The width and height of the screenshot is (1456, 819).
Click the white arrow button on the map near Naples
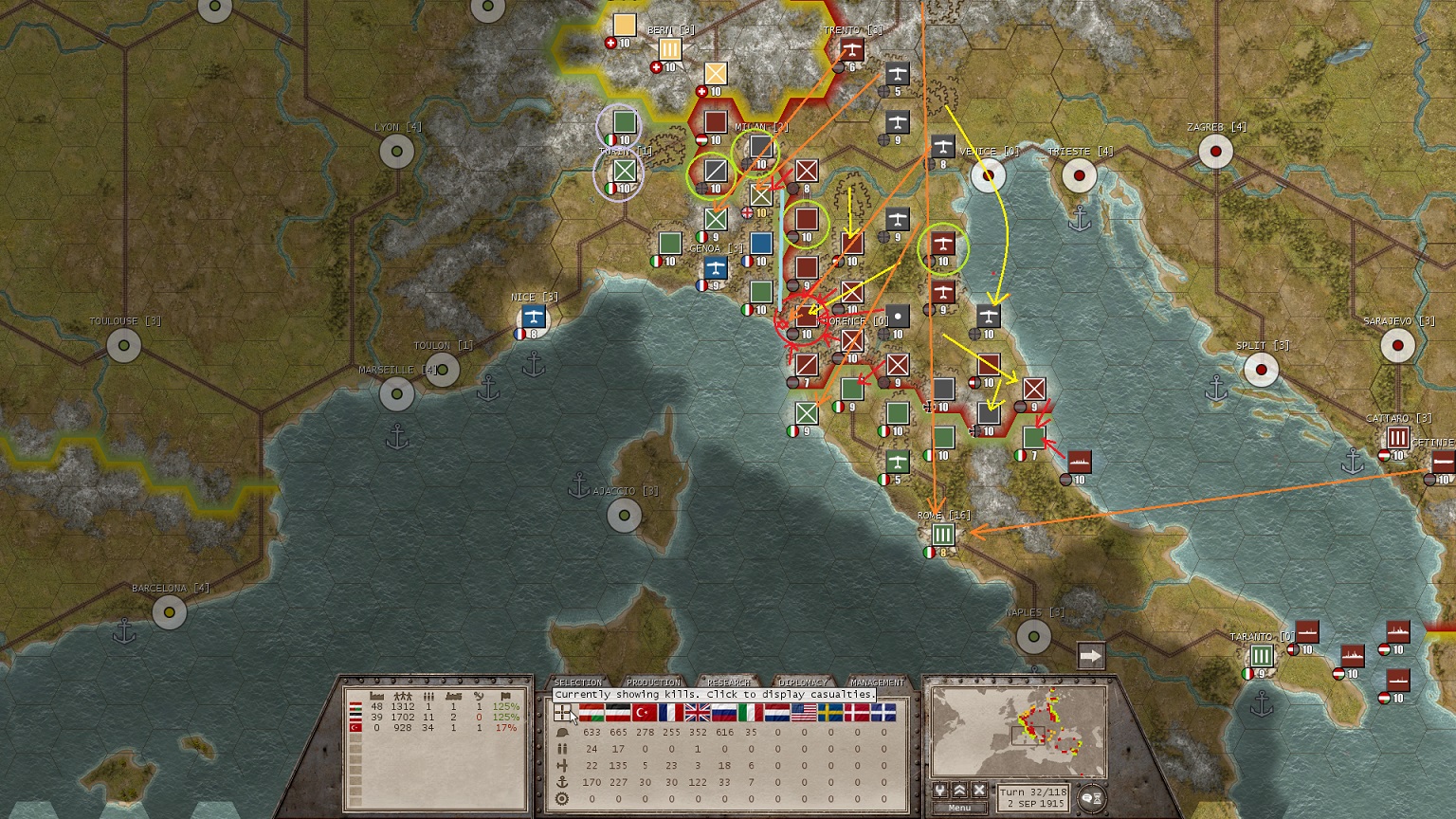pyautogui.click(x=1093, y=653)
